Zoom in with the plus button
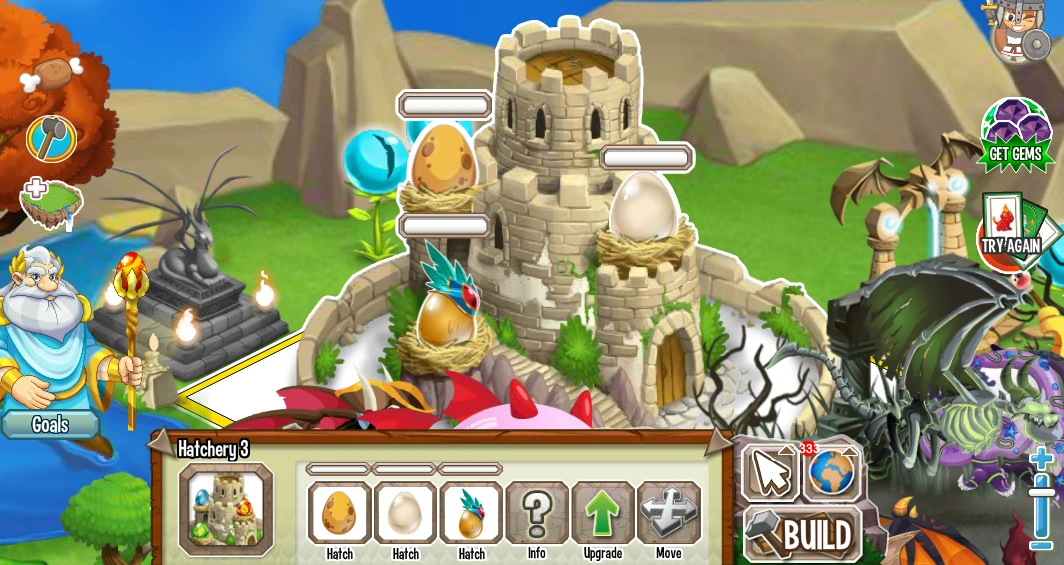The height and width of the screenshot is (565, 1064). [1042, 462]
